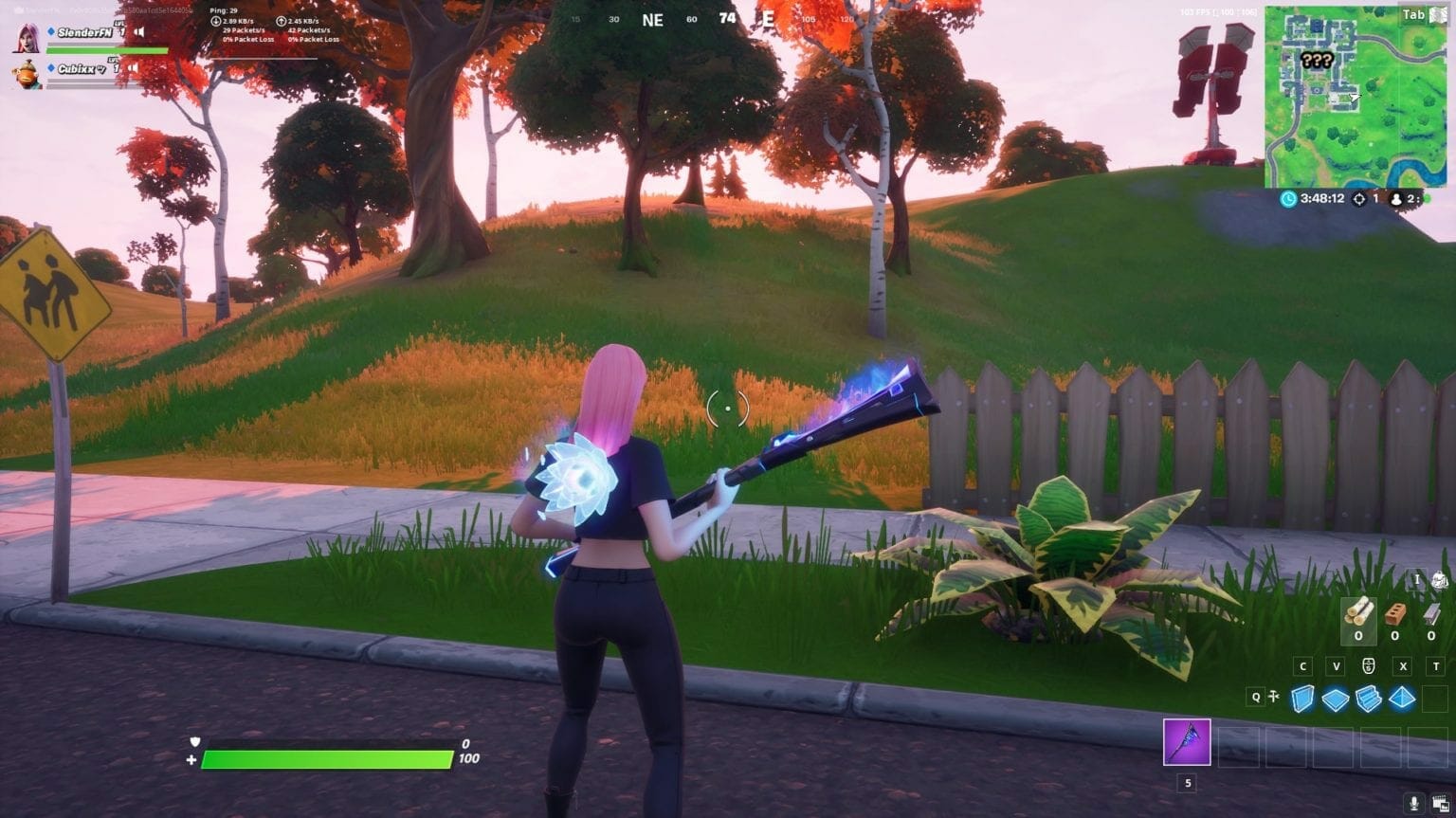The width and height of the screenshot is (1456, 818).
Task: Click the backpack icon near the I keybind
Action: tap(1440, 579)
